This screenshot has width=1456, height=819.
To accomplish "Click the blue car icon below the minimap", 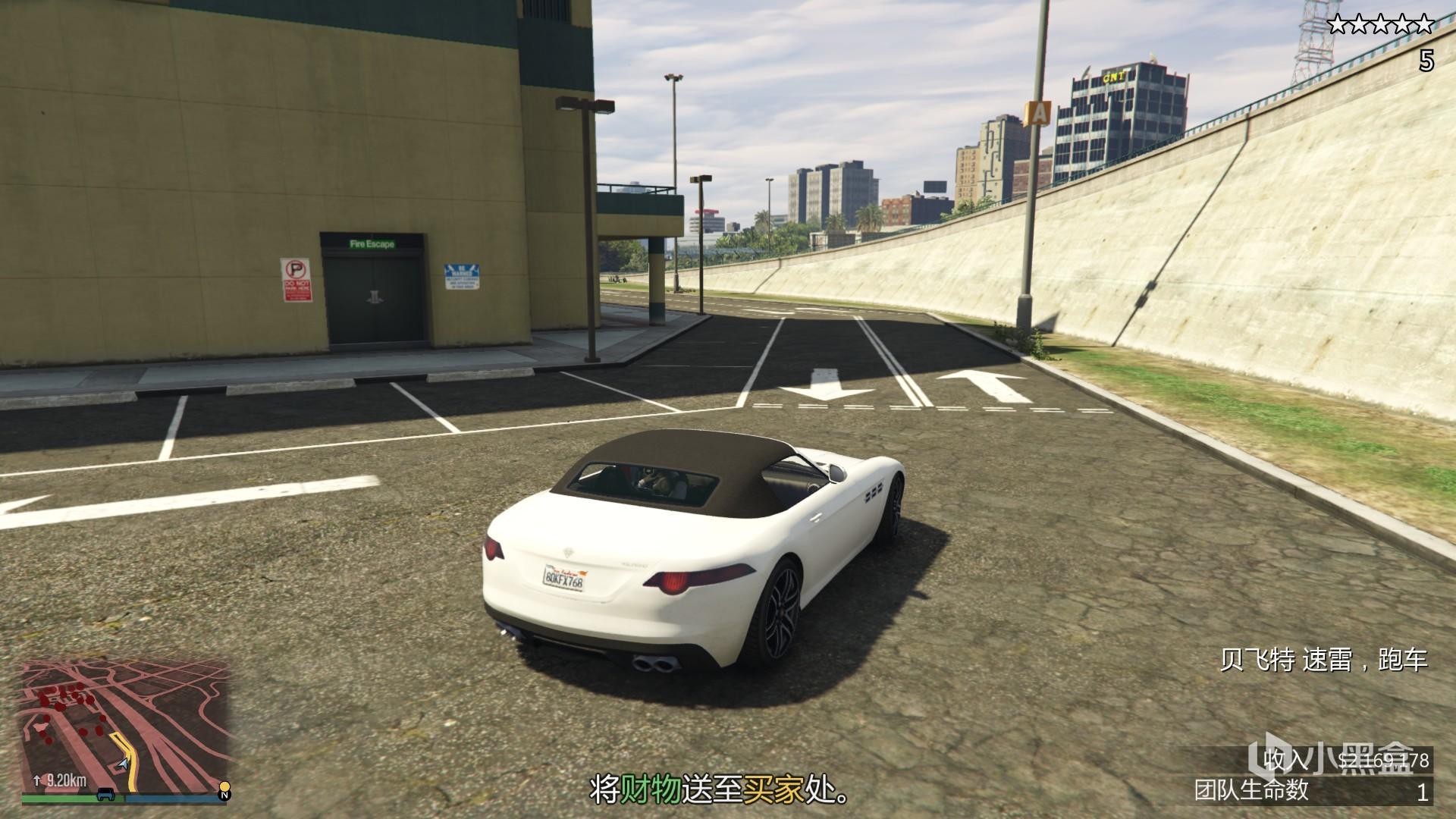I will coord(106,795).
